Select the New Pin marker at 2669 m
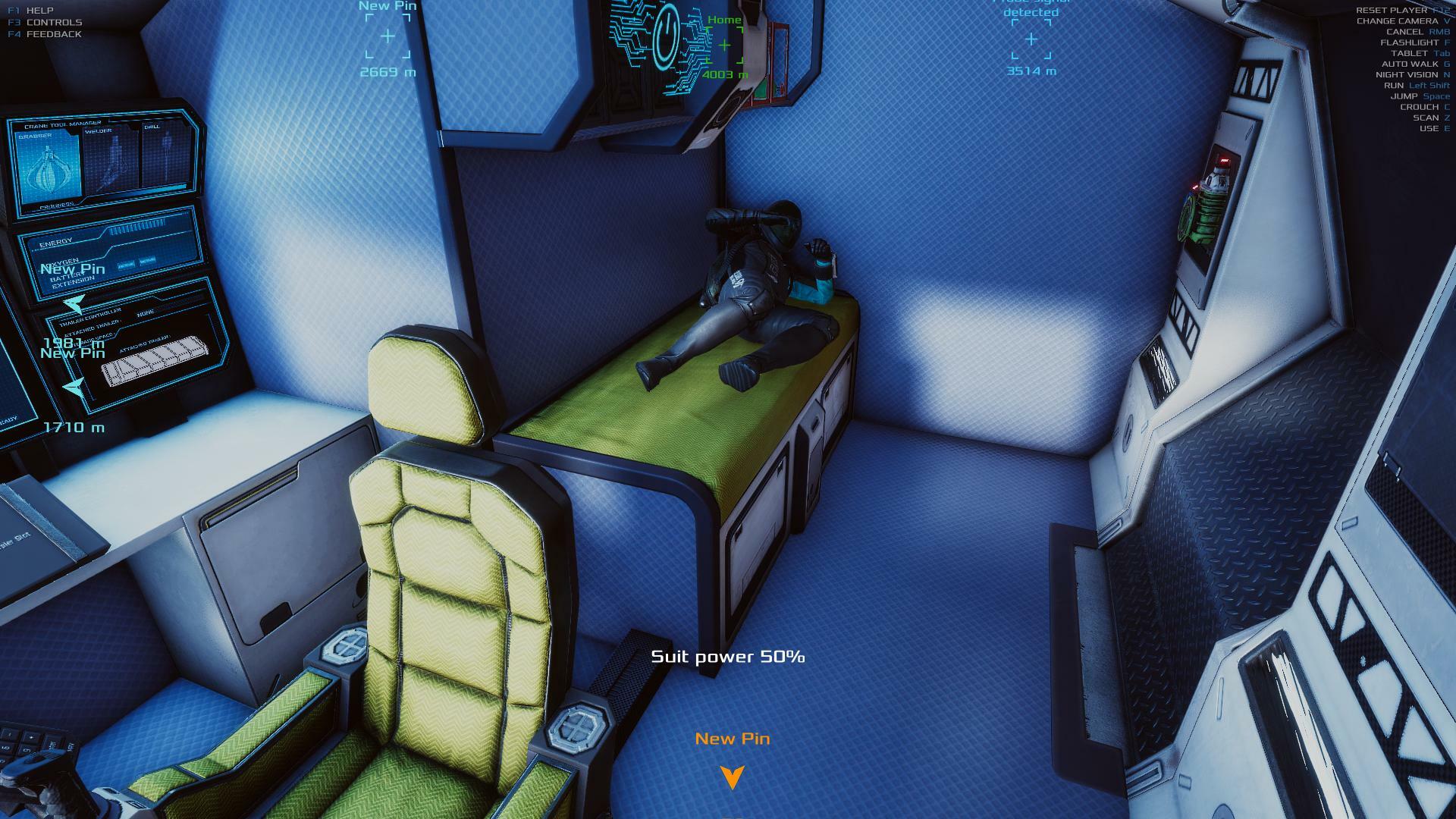1456x819 pixels. (388, 36)
